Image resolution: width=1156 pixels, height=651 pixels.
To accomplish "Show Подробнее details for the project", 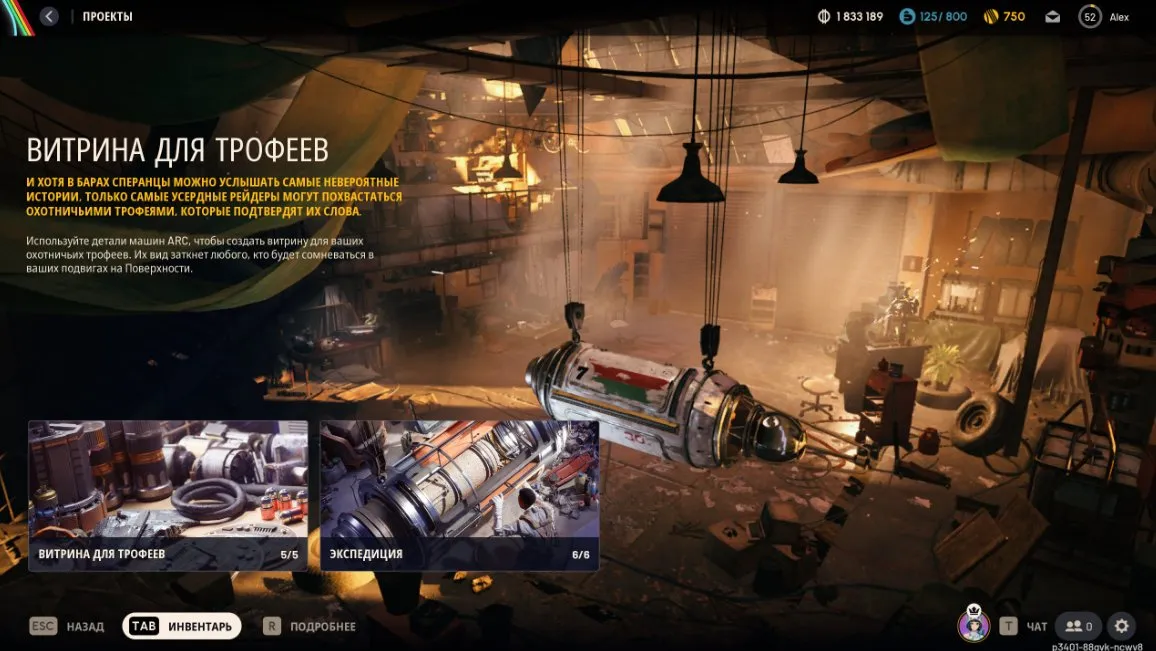I will click(310, 626).
